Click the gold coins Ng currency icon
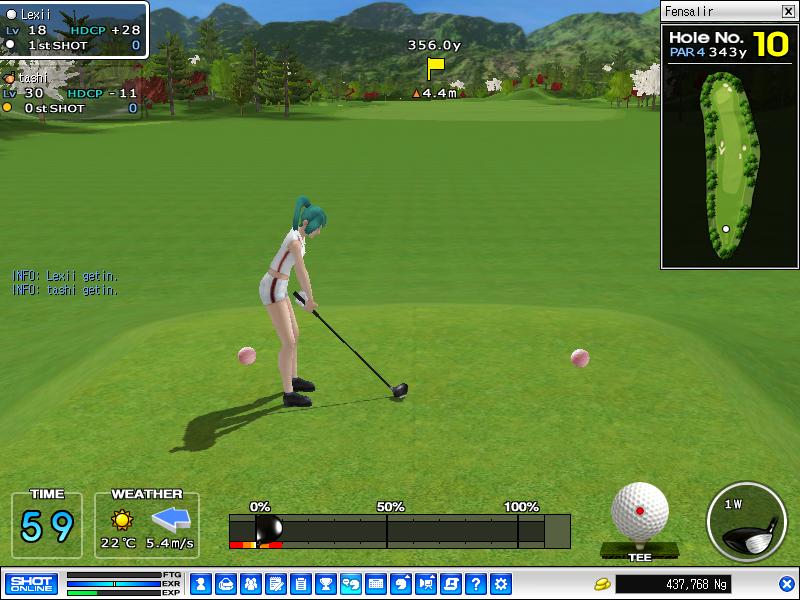Screen dimensions: 800x600 coord(602,584)
